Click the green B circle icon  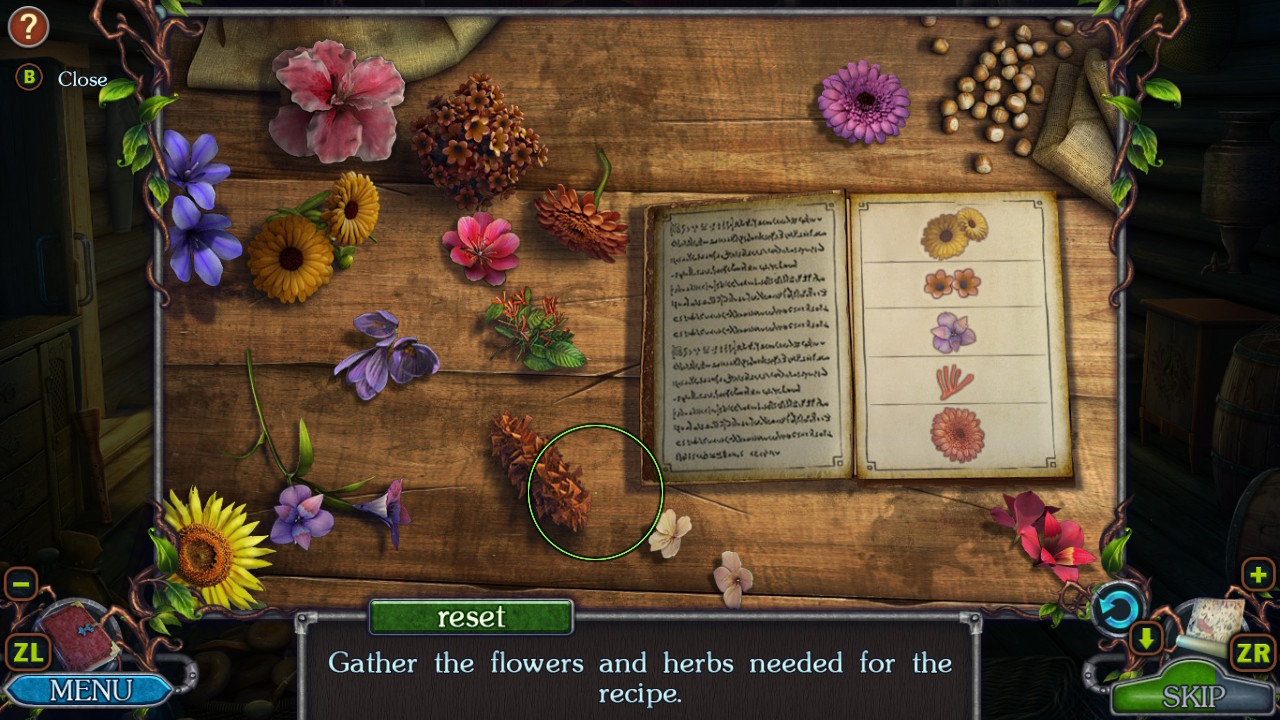[x=28, y=79]
